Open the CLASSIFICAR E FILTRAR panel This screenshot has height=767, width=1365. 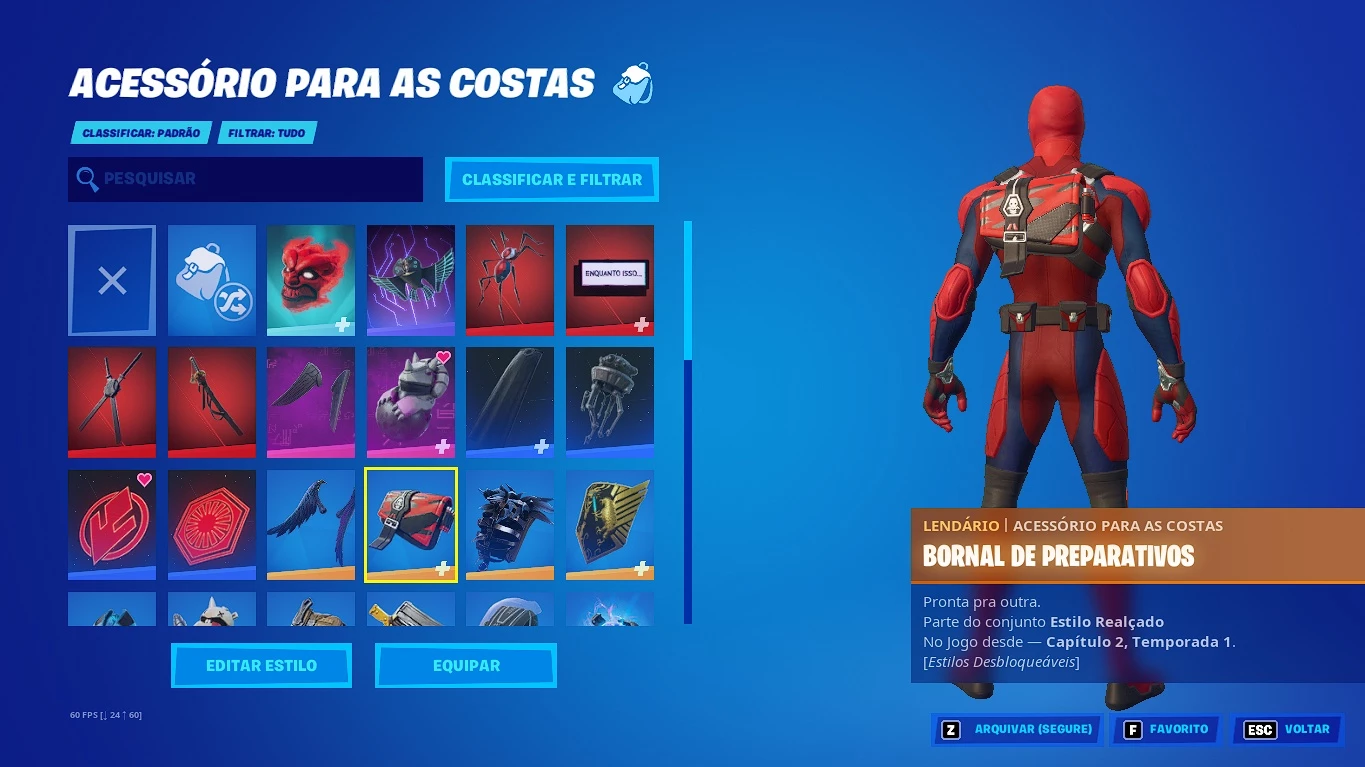[x=551, y=179]
